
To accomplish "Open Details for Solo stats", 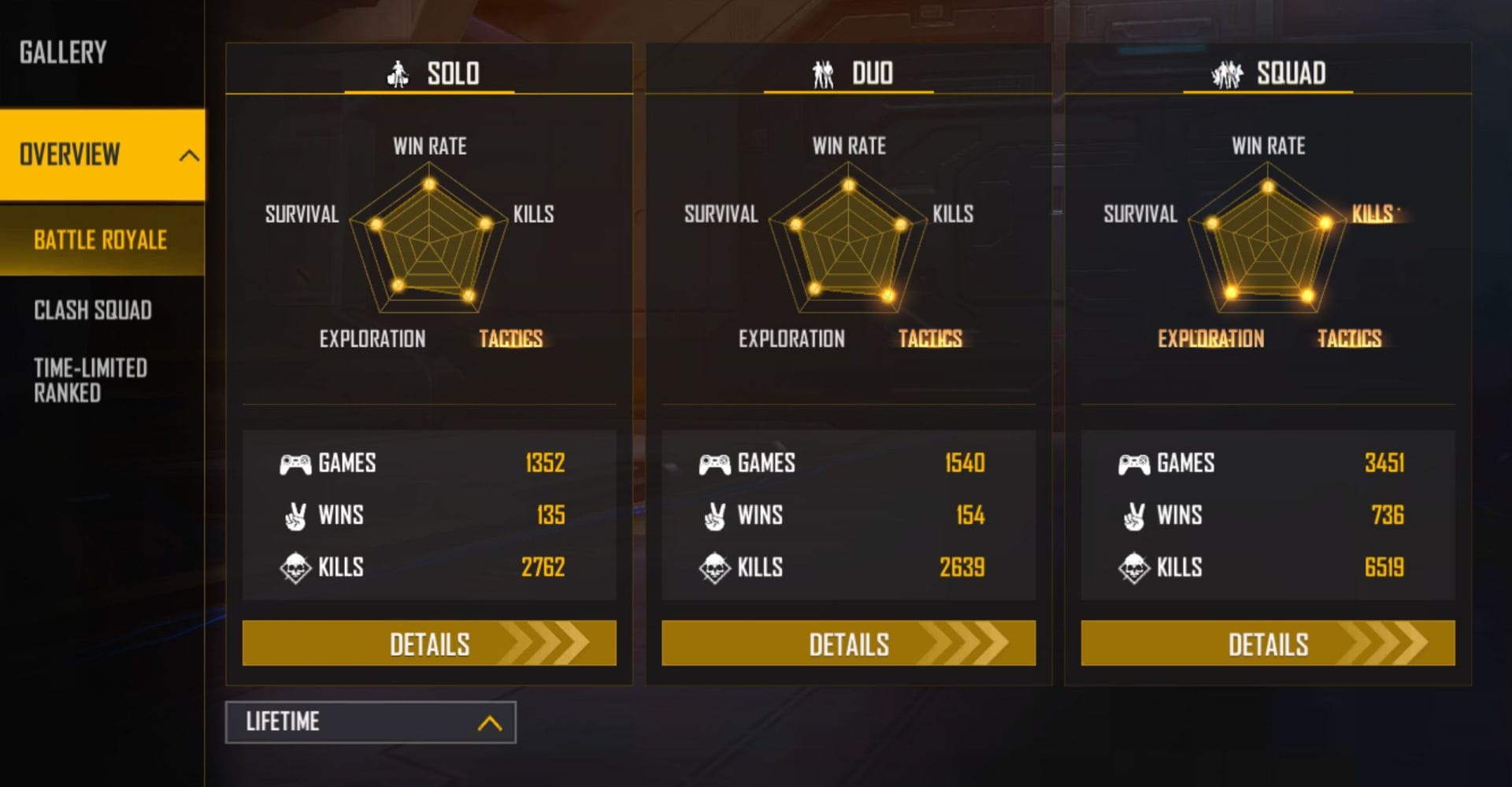I will [429, 644].
